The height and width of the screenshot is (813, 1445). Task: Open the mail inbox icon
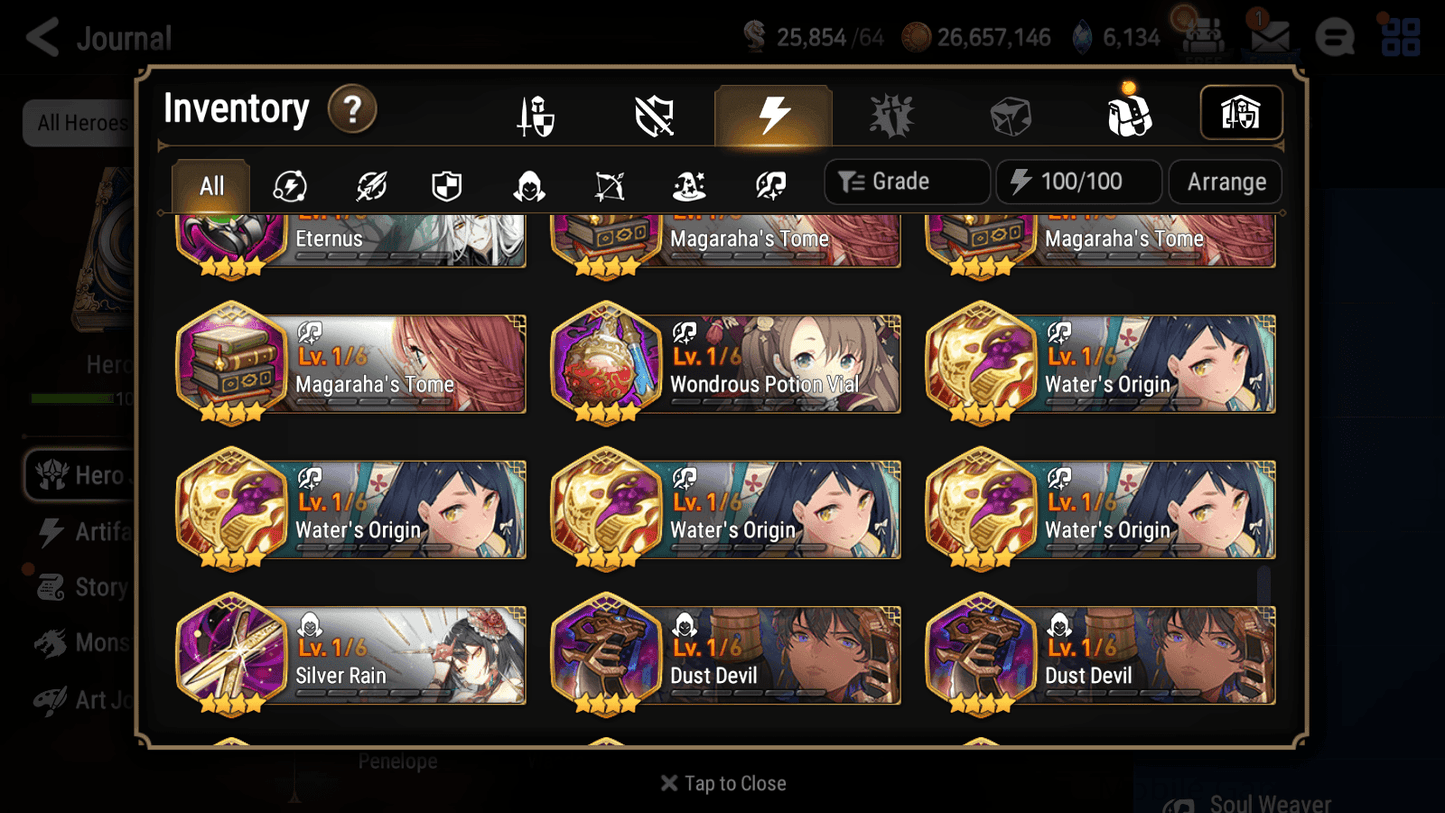click(1270, 35)
